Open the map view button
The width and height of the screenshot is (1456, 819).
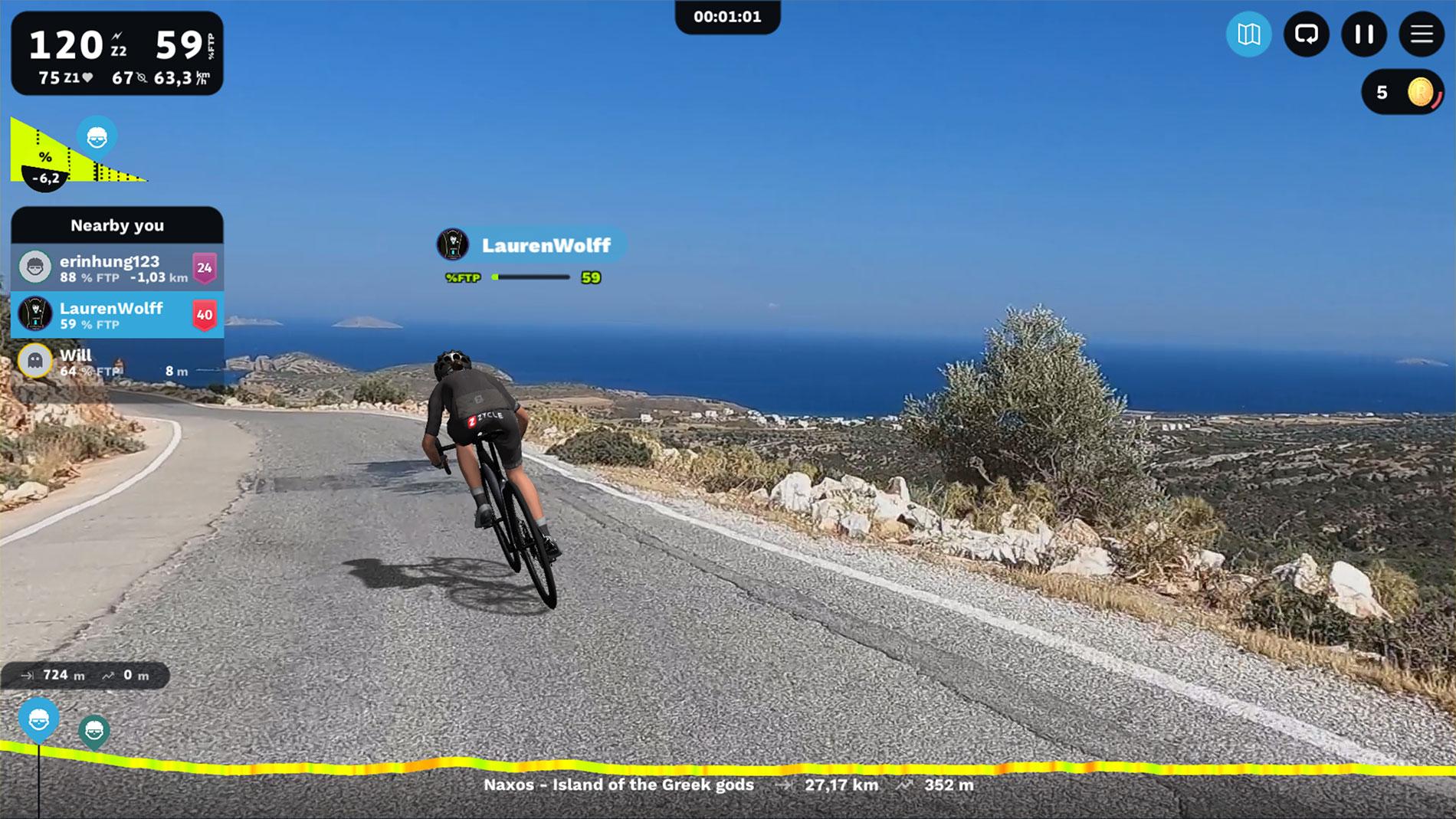click(1248, 34)
